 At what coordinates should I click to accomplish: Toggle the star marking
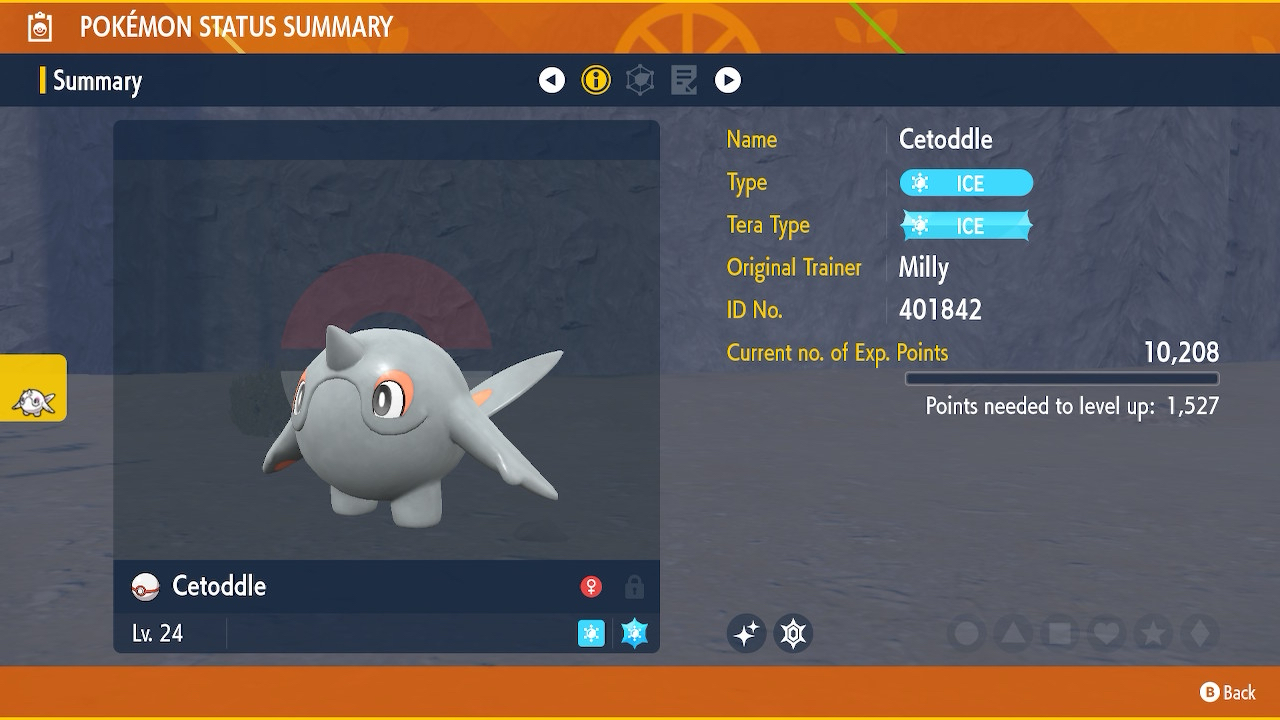(x=1153, y=633)
